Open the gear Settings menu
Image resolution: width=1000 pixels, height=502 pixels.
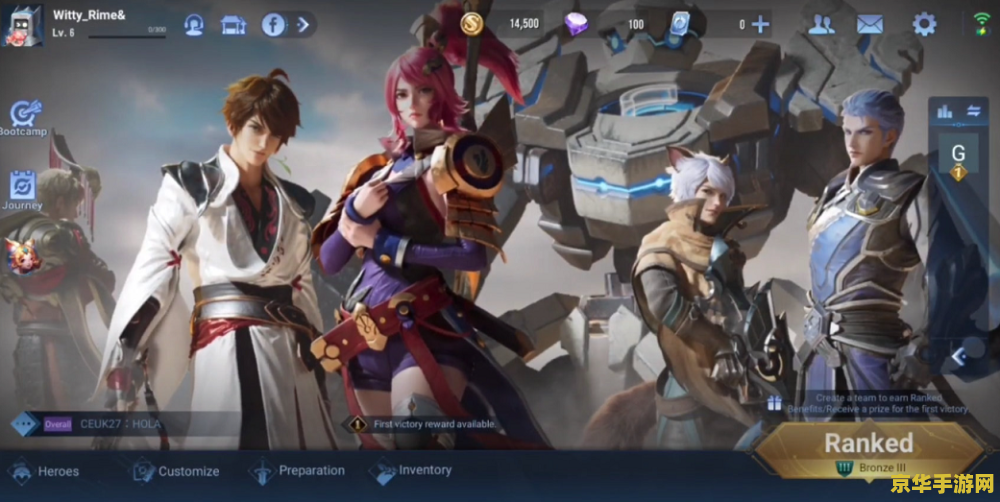(924, 25)
